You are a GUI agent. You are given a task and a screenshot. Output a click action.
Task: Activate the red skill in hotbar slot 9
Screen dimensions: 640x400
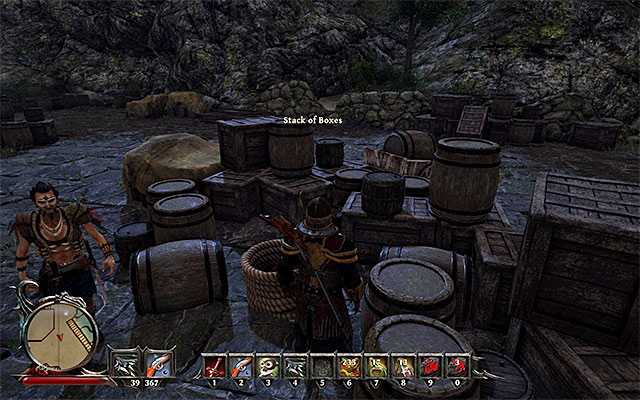[429, 364]
